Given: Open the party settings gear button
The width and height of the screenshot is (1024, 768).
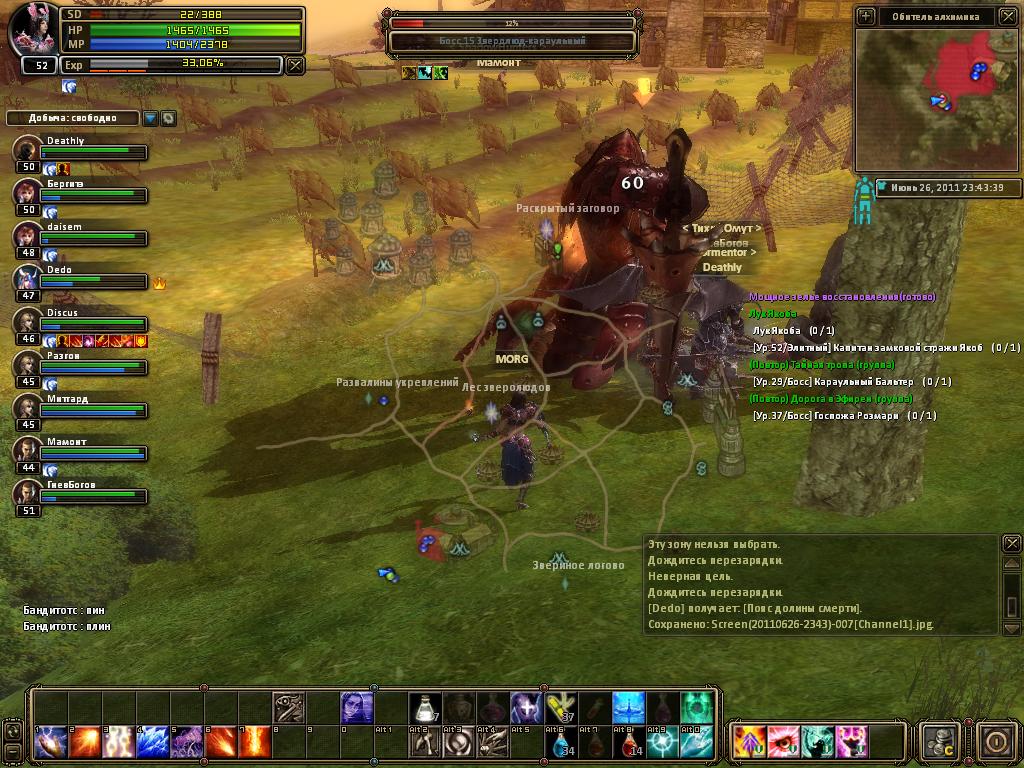Looking at the screenshot, I should (x=168, y=118).
